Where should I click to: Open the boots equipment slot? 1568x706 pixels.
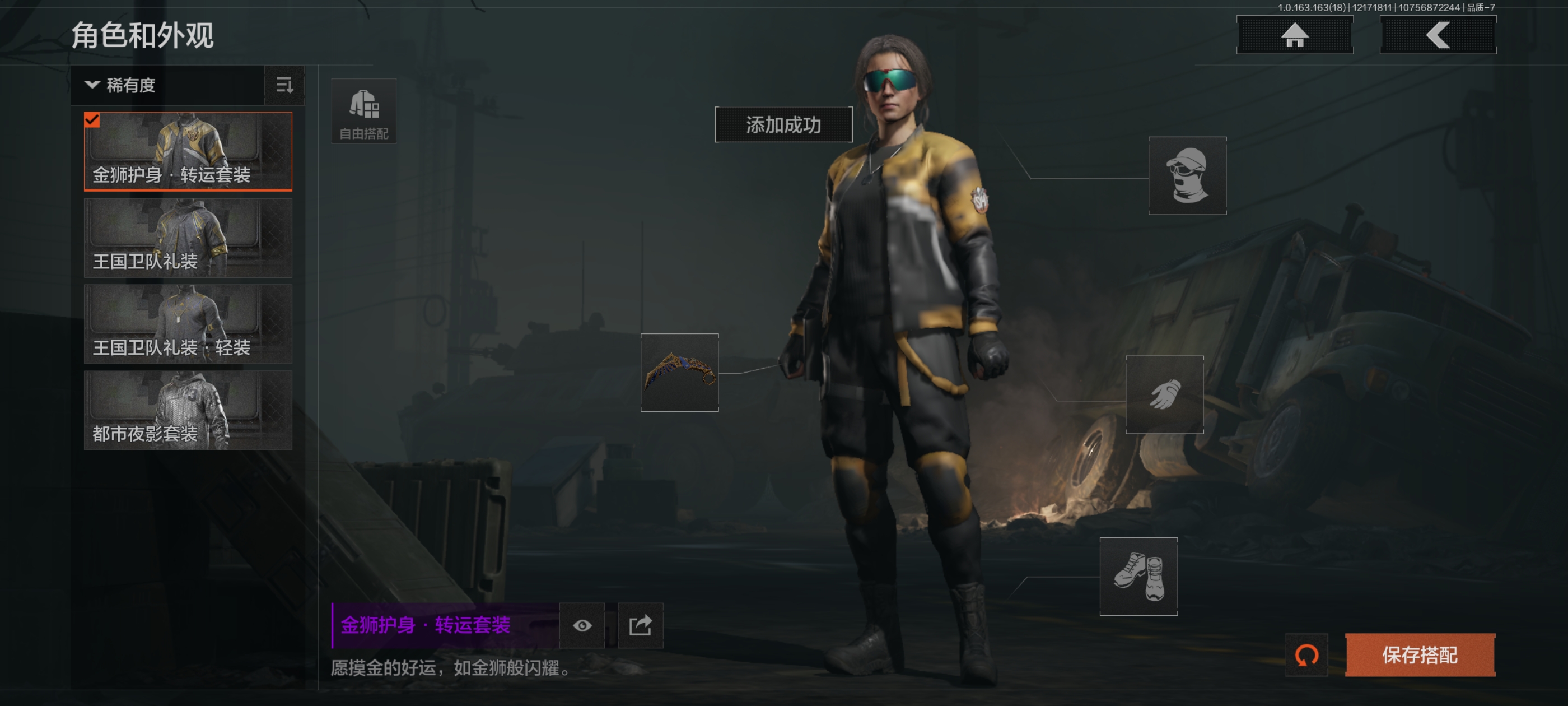pos(1138,576)
